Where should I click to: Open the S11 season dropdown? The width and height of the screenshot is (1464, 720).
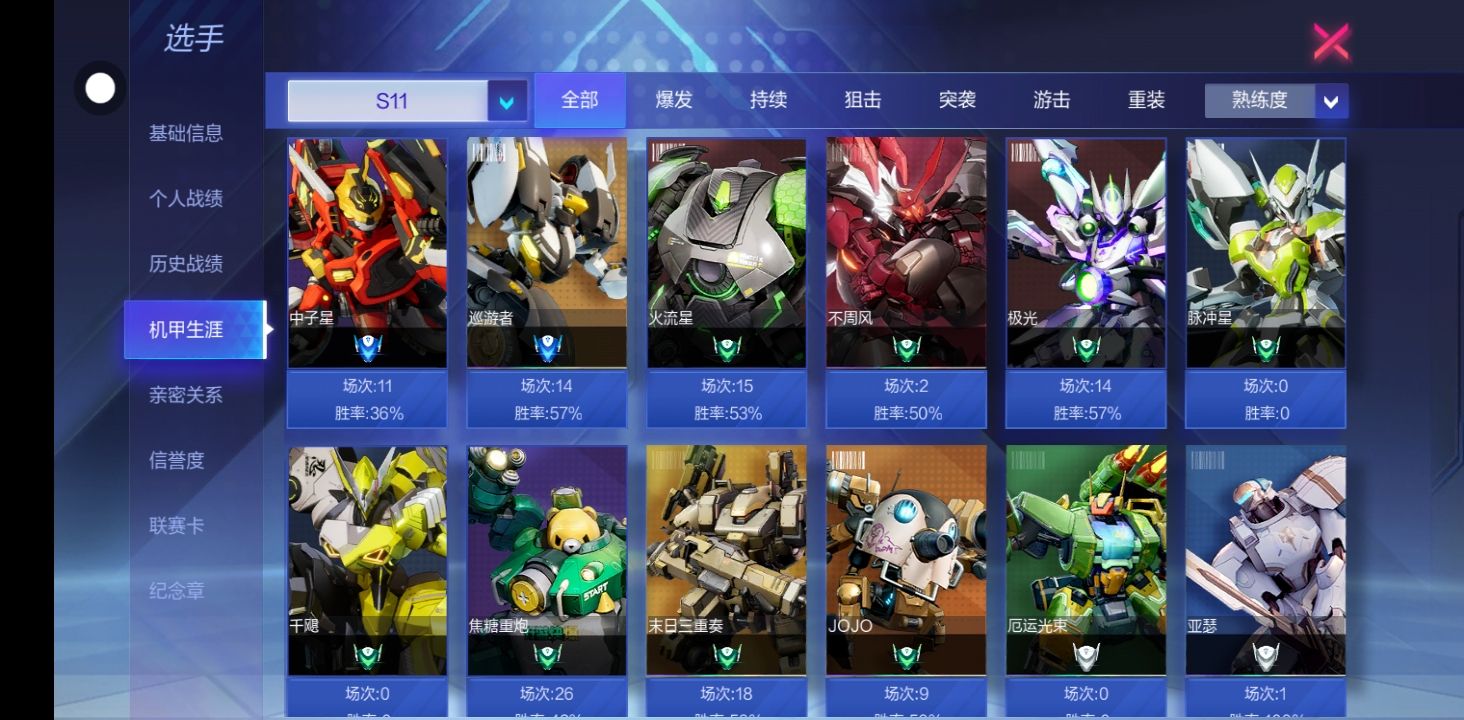[x=507, y=101]
